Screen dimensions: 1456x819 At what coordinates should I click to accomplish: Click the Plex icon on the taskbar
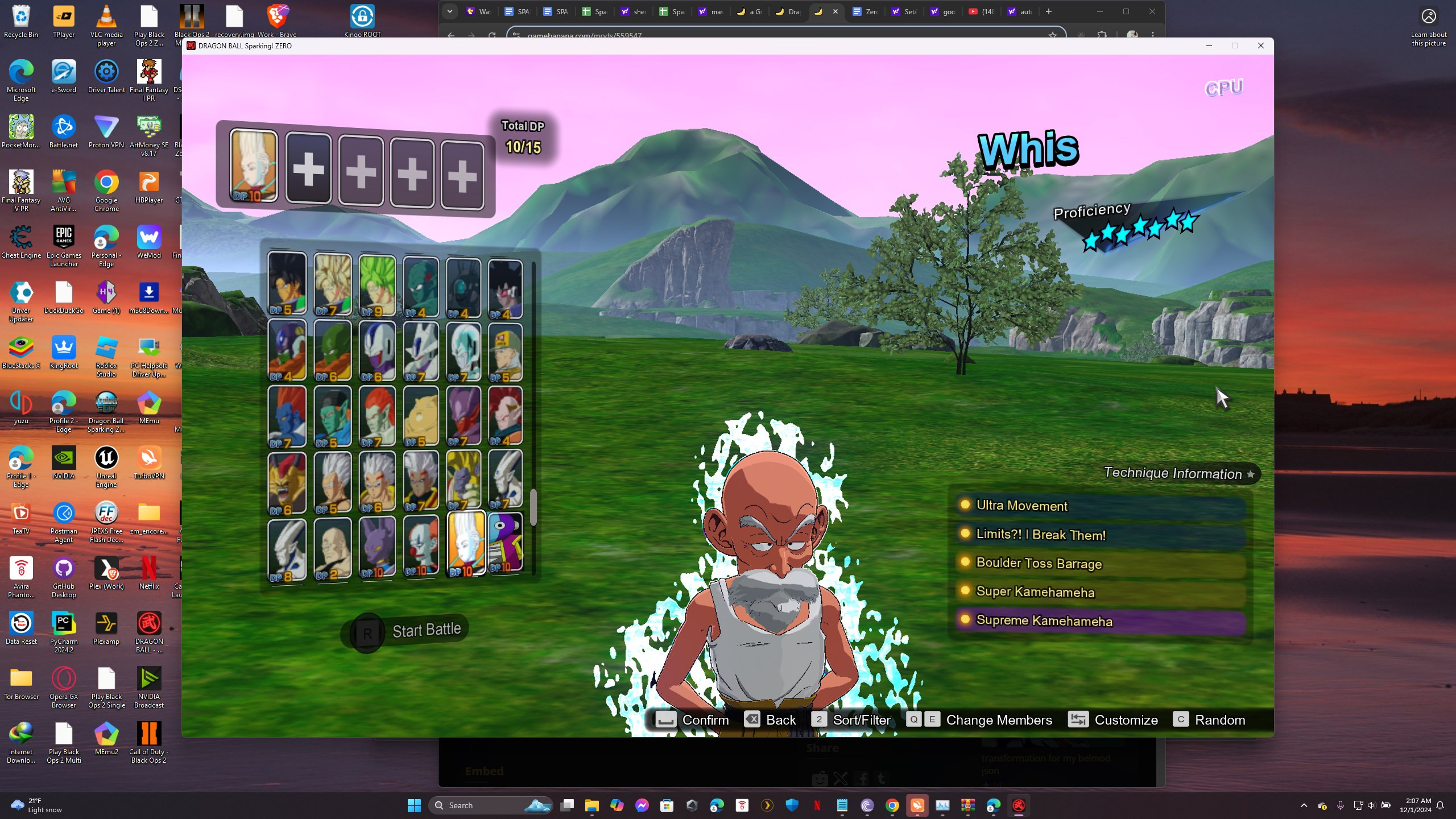(766, 805)
